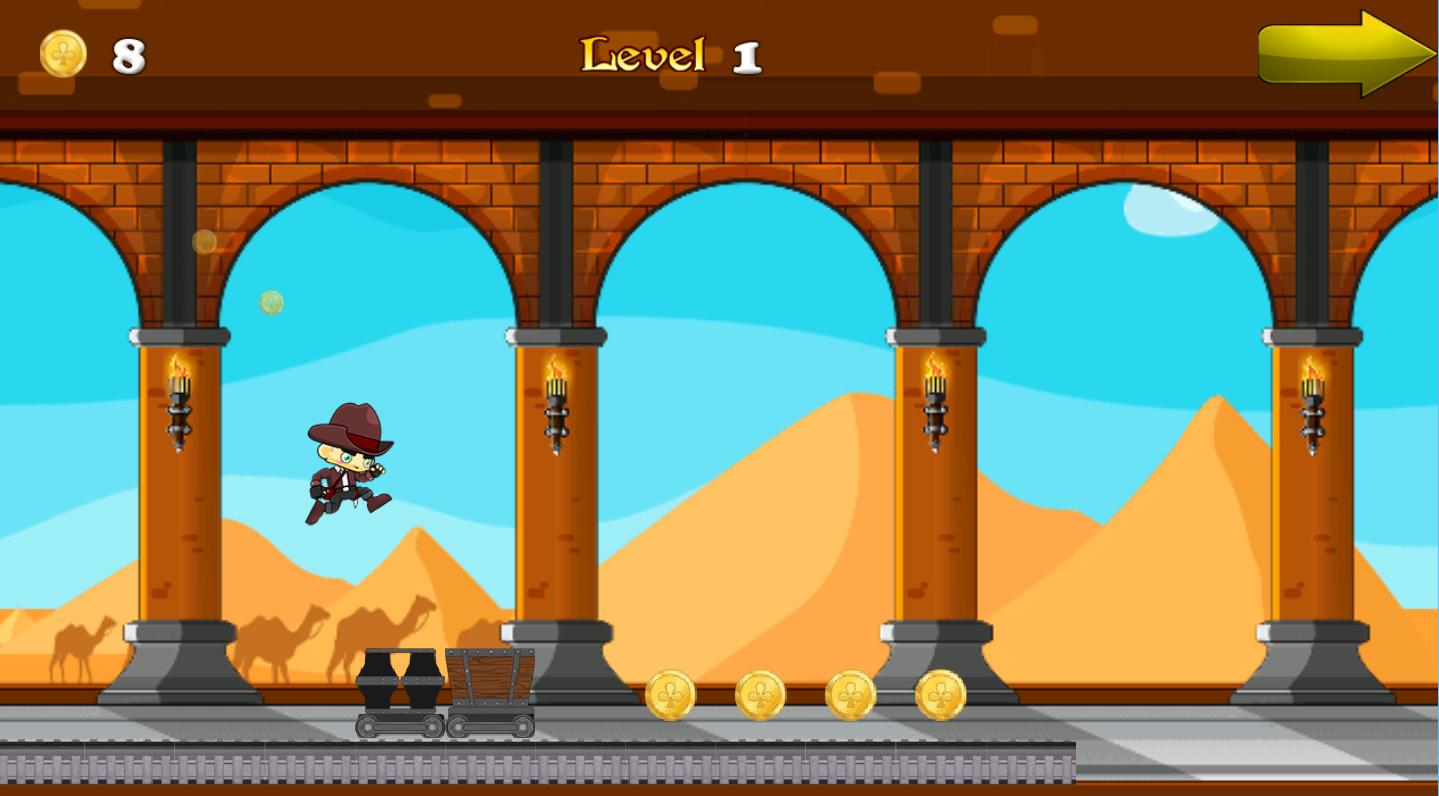Image resolution: width=1439 pixels, height=796 pixels.
Task: Select the explorer character wearing the hat
Action: coord(348,465)
